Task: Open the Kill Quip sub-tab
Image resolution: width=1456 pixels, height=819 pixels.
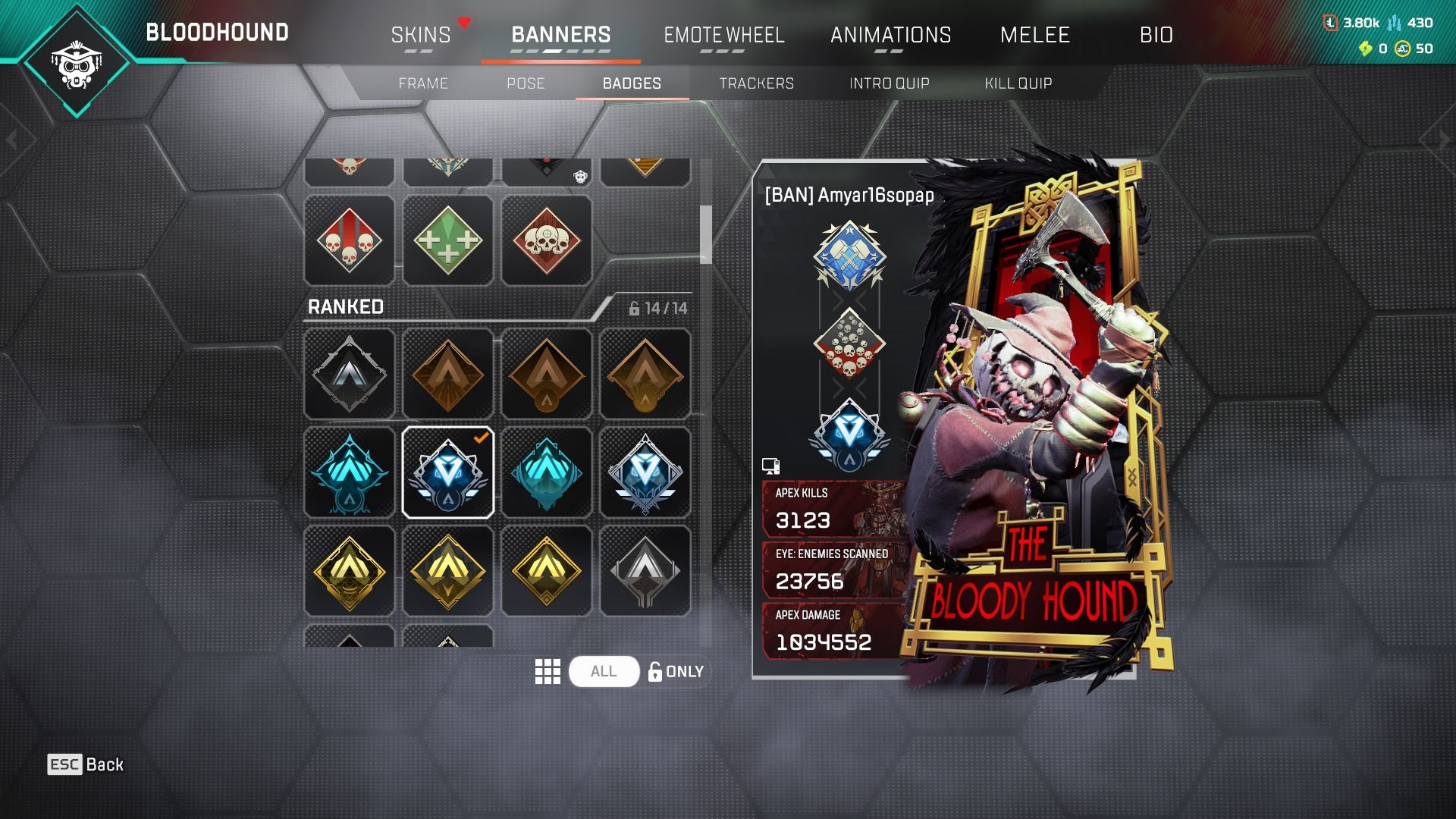Action: (1018, 83)
